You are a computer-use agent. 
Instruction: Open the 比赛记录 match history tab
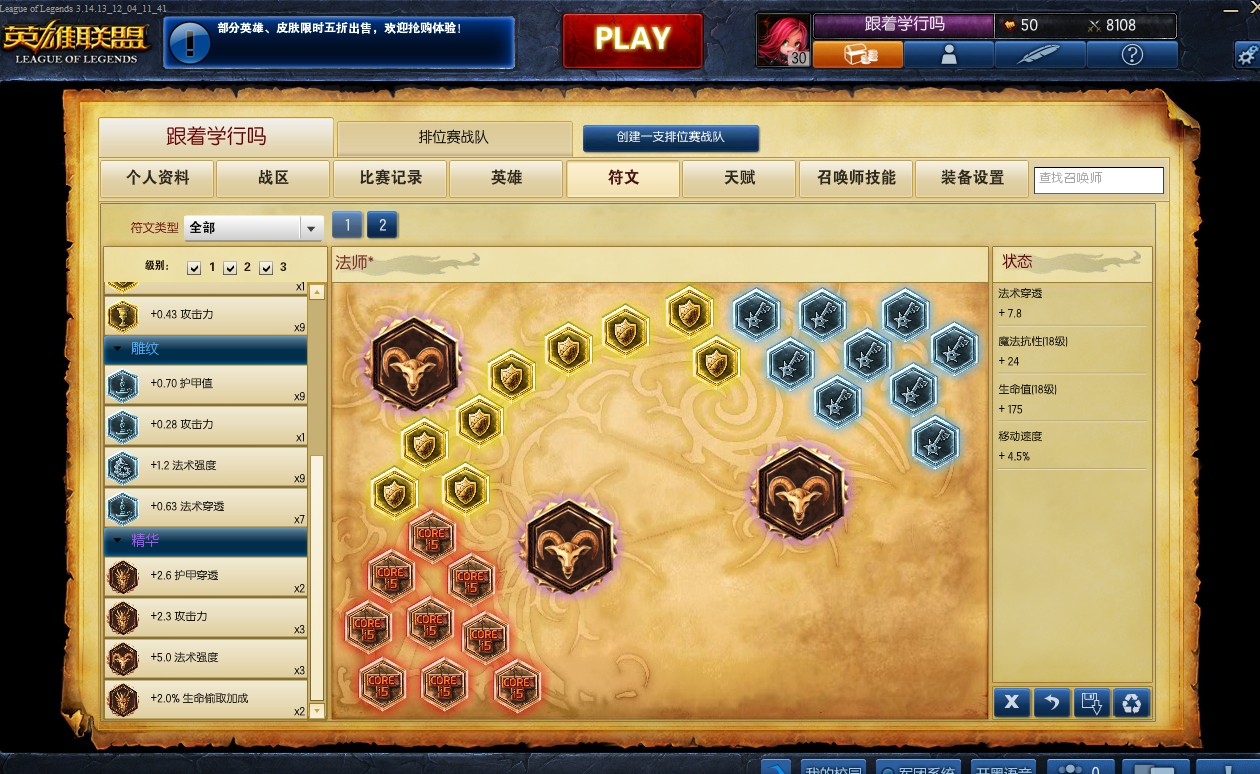pos(390,179)
